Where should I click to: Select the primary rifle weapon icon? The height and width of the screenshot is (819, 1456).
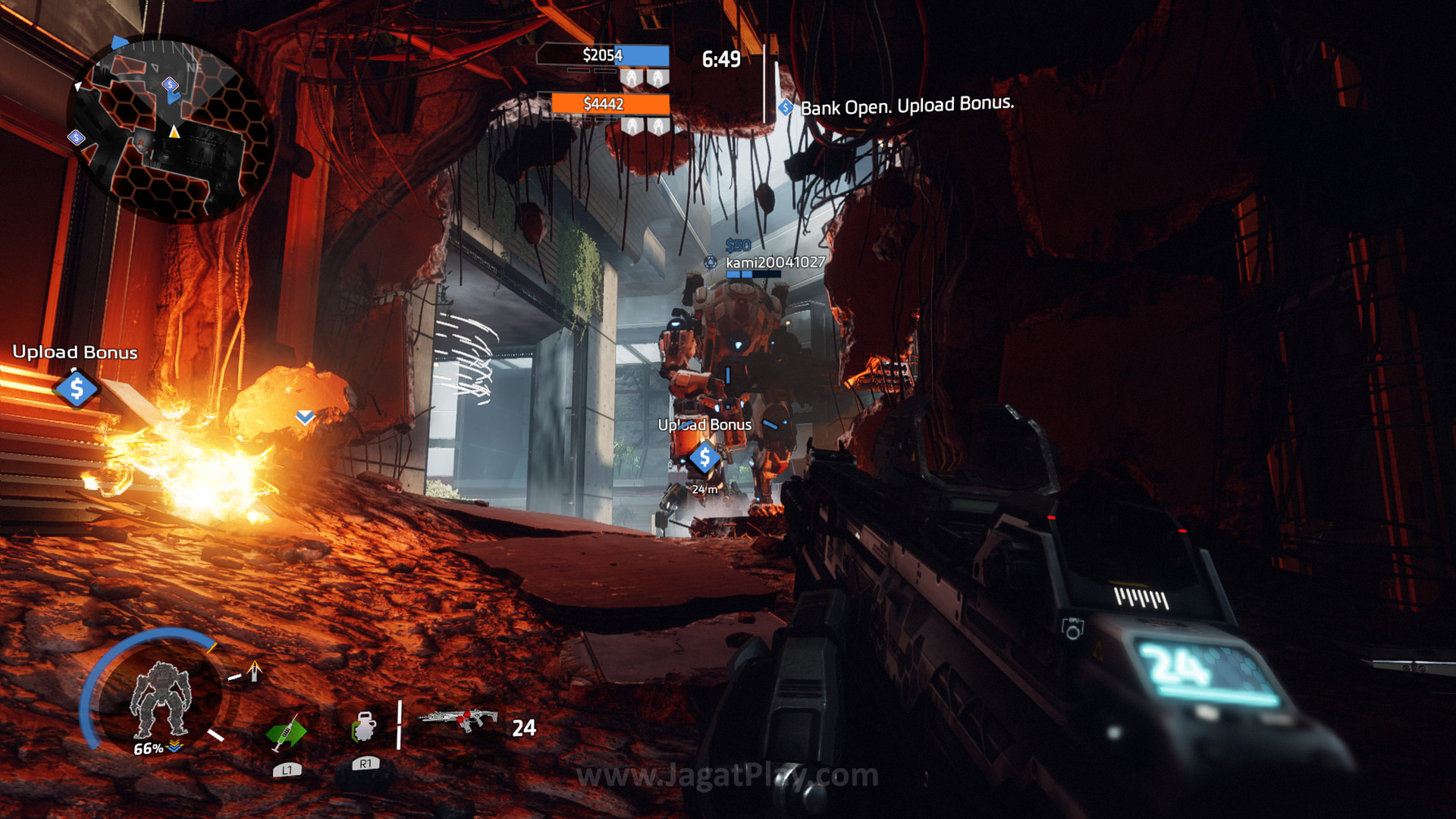(x=459, y=719)
